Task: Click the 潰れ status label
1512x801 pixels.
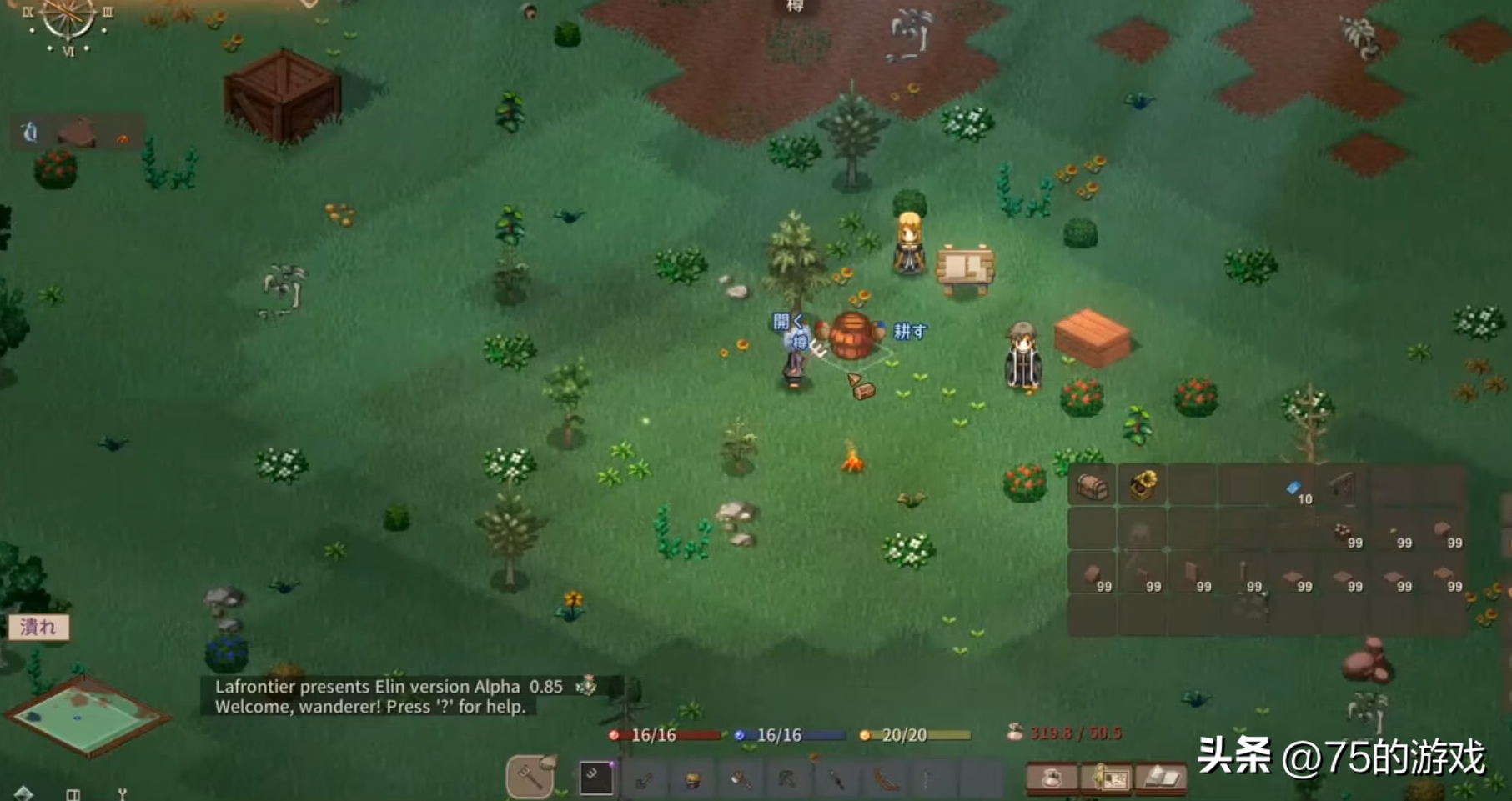Action: 38,627
